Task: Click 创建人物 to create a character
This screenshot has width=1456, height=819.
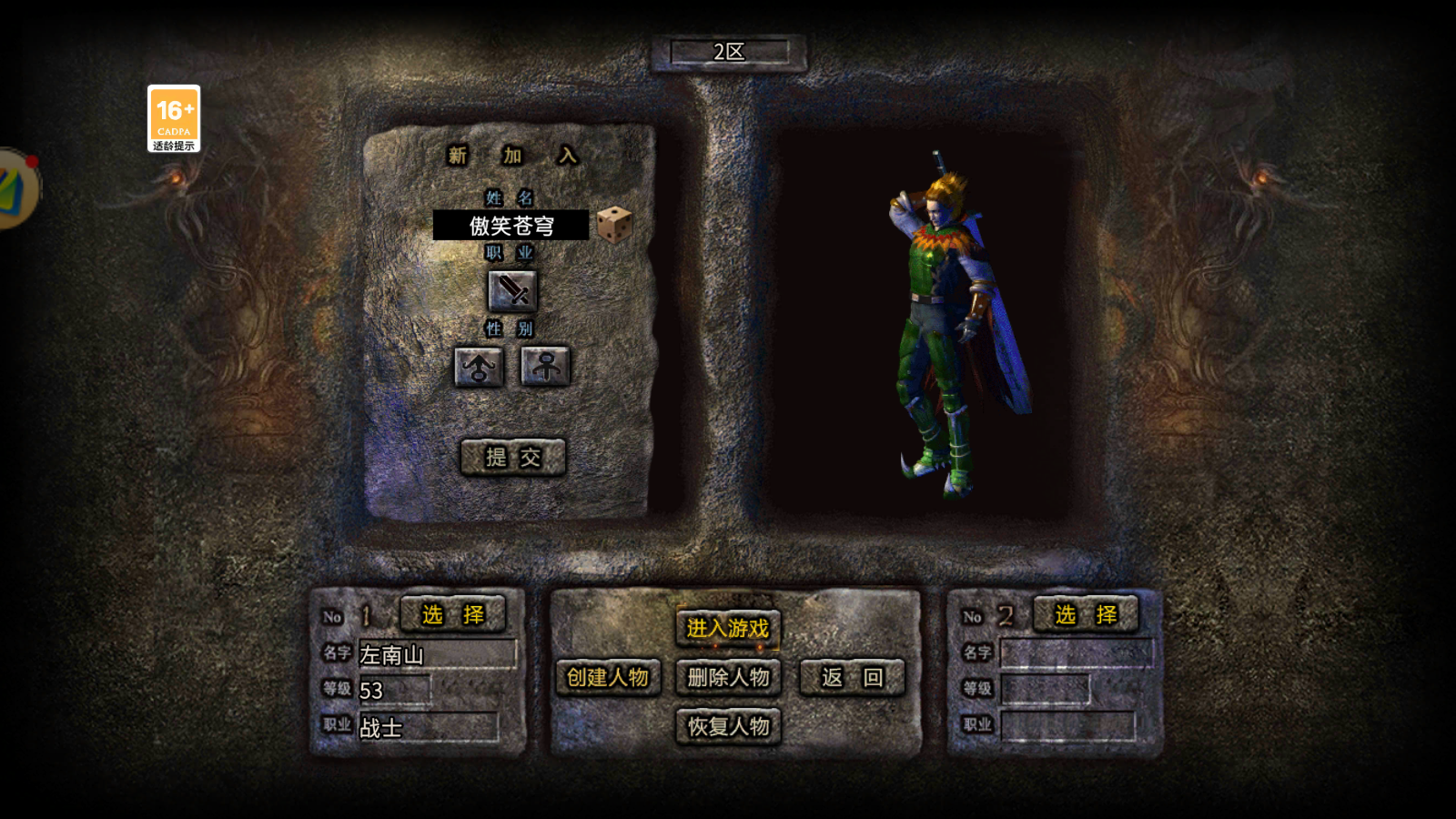Action: pyautogui.click(x=609, y=677)
